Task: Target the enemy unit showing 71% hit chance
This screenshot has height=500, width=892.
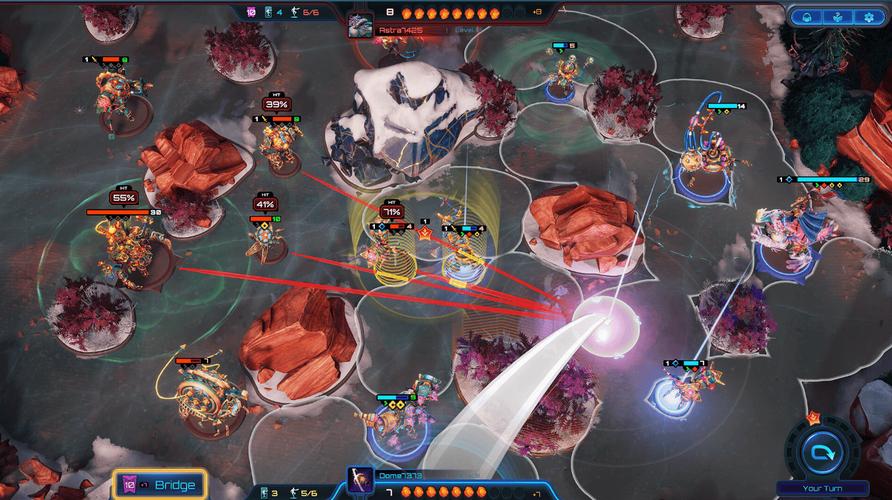Action: (x=385, y=250)
